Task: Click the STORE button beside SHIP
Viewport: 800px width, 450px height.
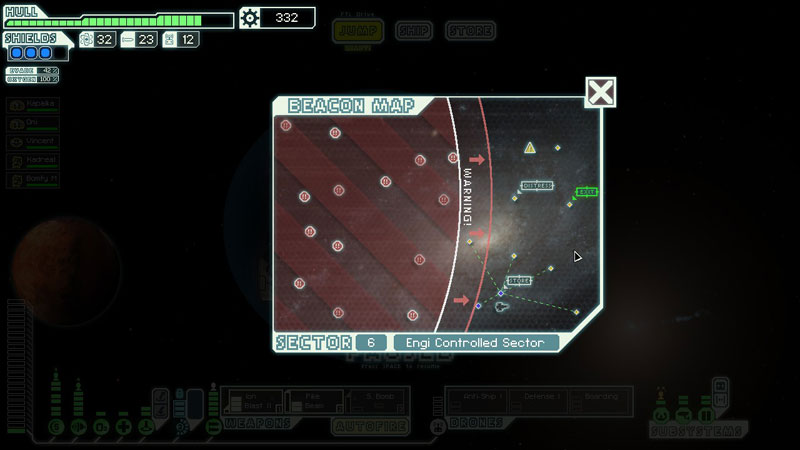Action: (469, 31)
